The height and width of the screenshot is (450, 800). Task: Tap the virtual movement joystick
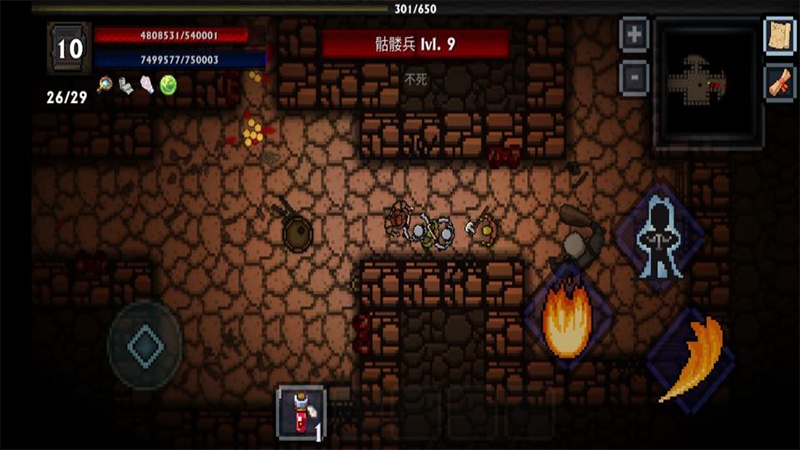click(x=145, y=344)
